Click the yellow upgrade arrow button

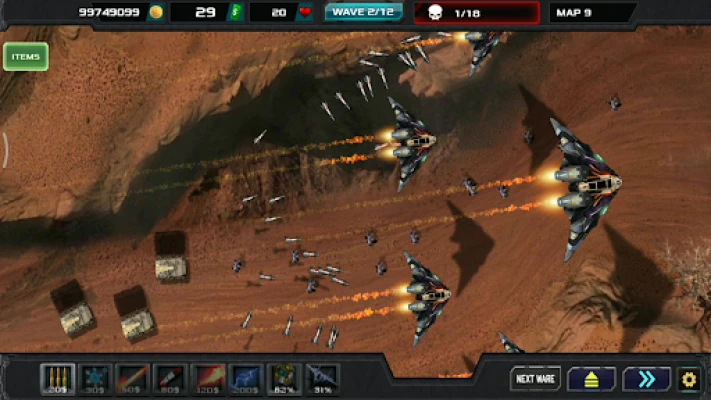point(591,379)
